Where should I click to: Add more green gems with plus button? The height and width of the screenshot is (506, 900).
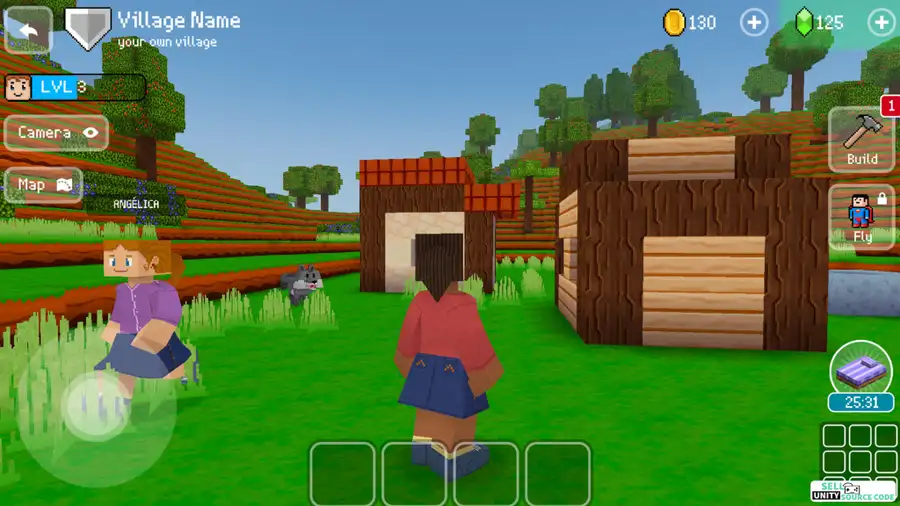(881, 22)
